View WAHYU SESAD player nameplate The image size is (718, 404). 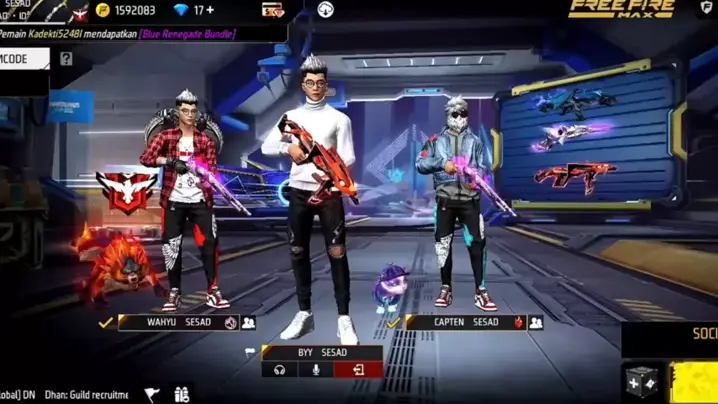tap(168, 323)
